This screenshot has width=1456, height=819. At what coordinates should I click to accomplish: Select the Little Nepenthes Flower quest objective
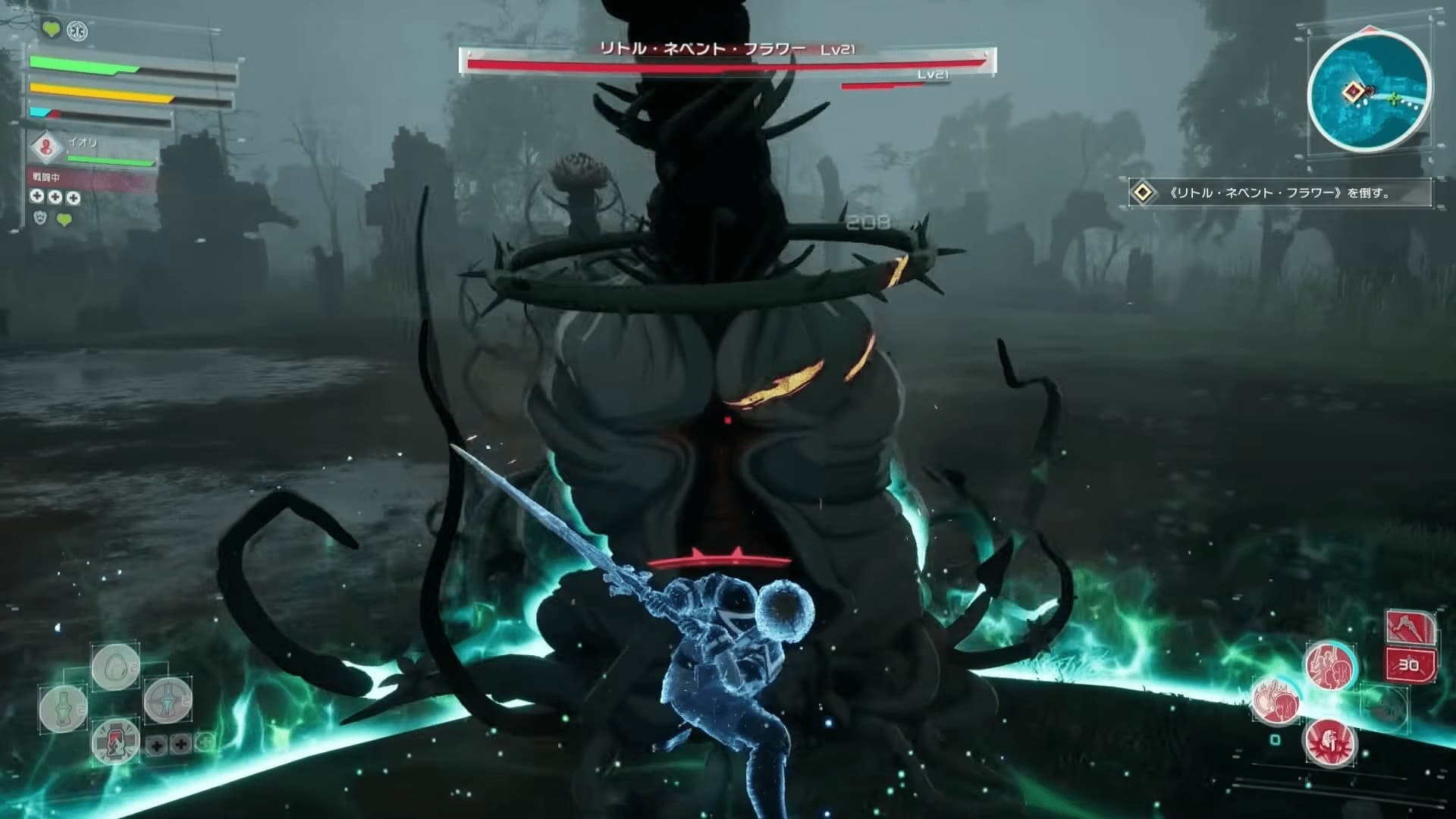1279,193
